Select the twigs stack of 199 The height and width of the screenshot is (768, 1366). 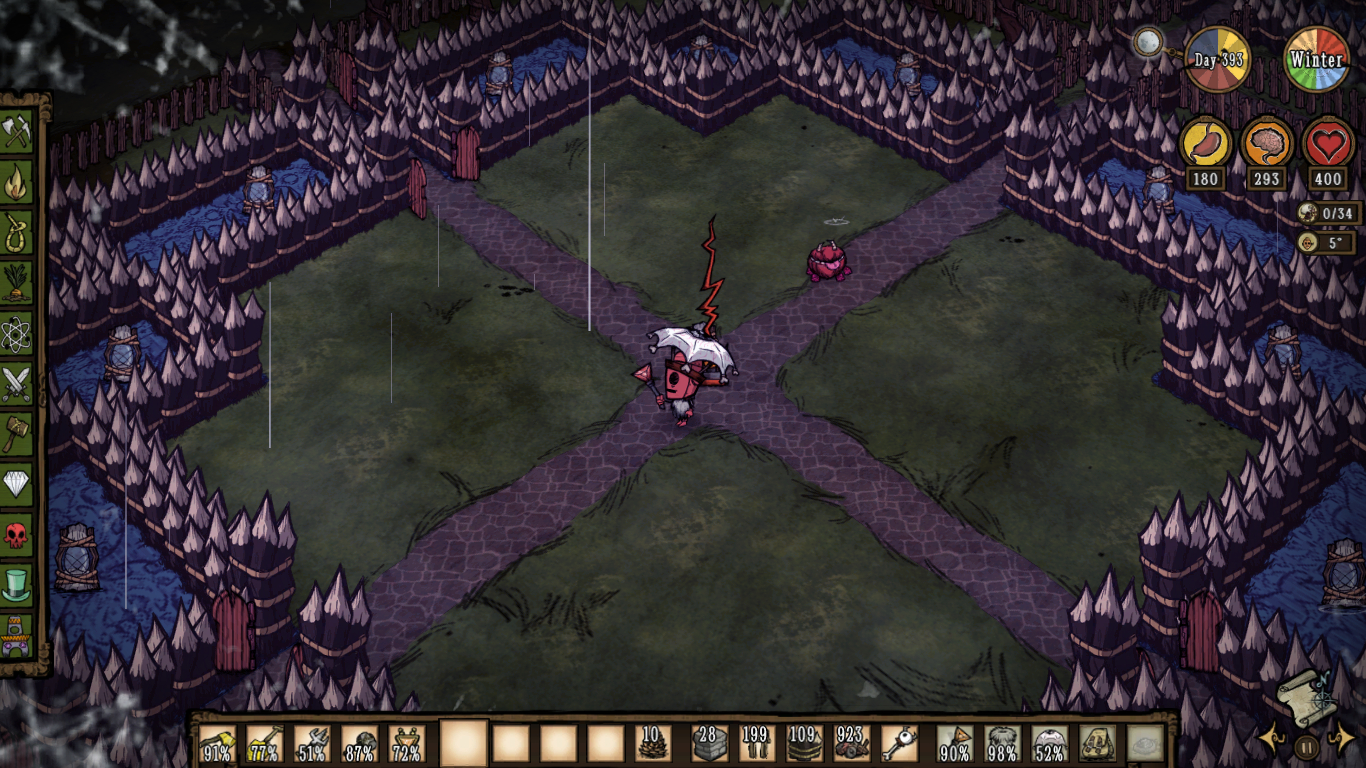point(757,744)
